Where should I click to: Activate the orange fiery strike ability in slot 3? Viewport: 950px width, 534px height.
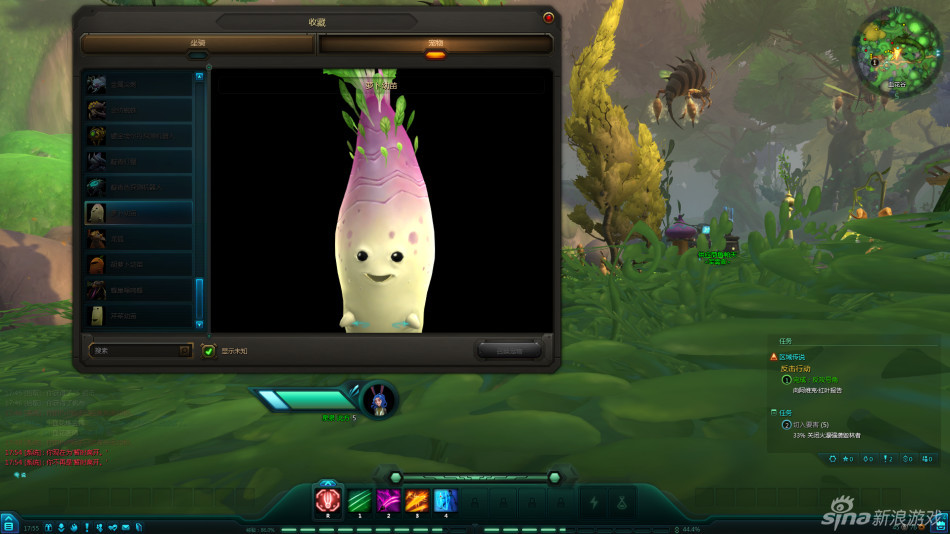pos(417,500)
